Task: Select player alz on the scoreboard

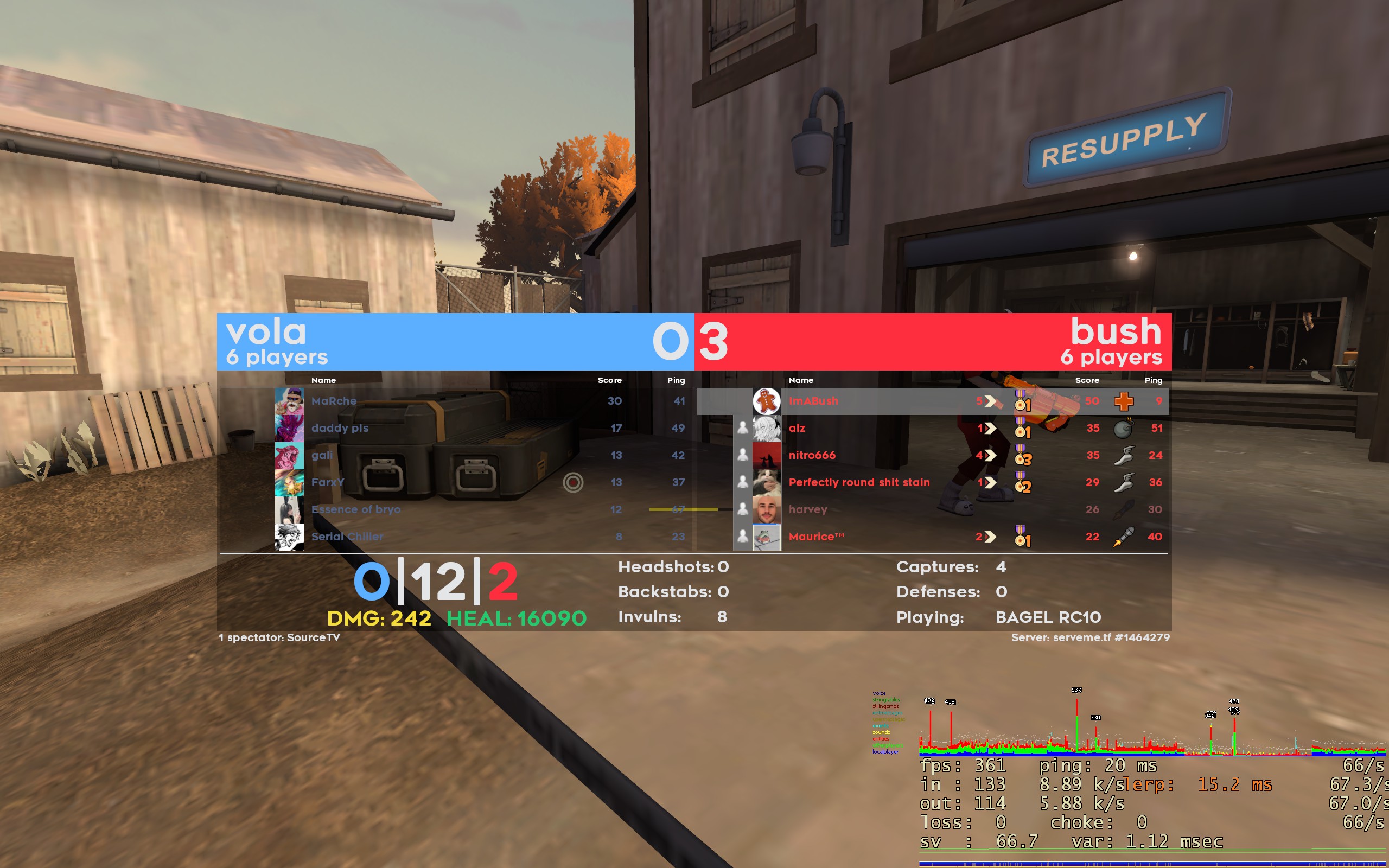Action: click(797, 427)
